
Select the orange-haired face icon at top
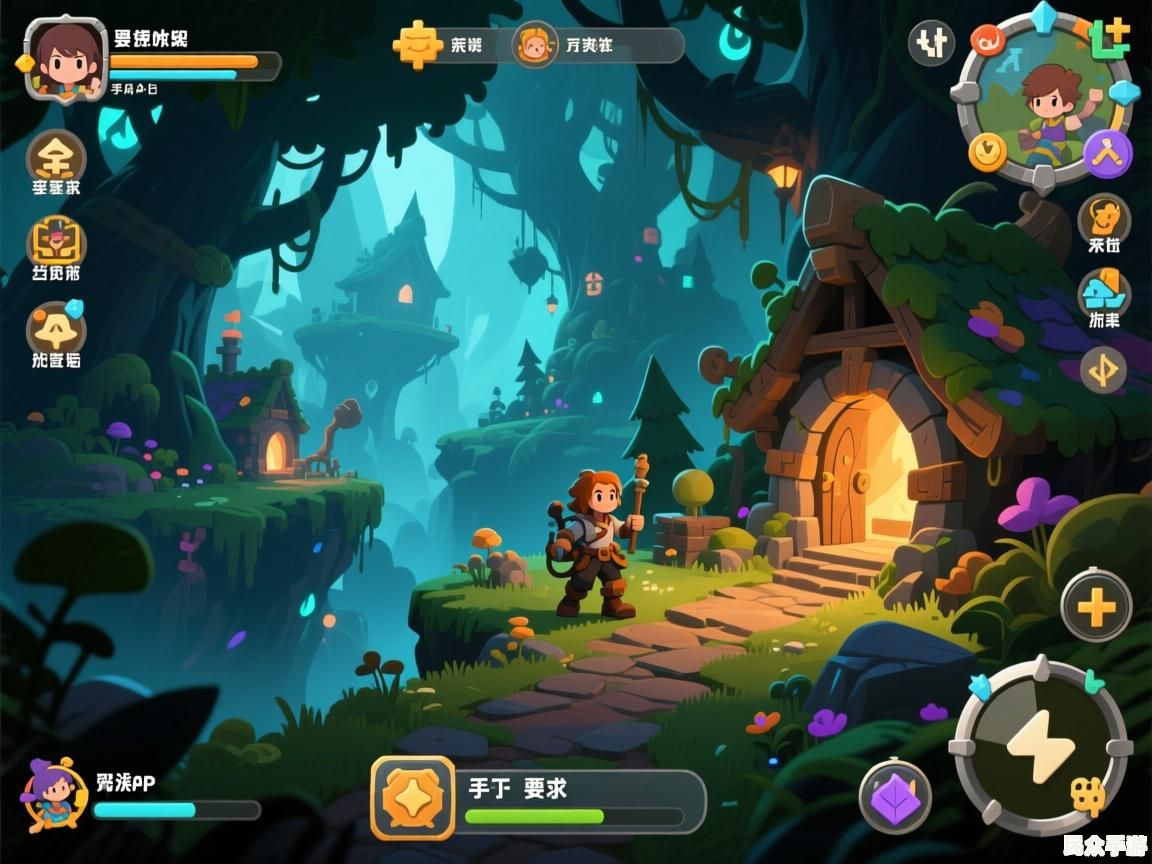coord(535,45)
